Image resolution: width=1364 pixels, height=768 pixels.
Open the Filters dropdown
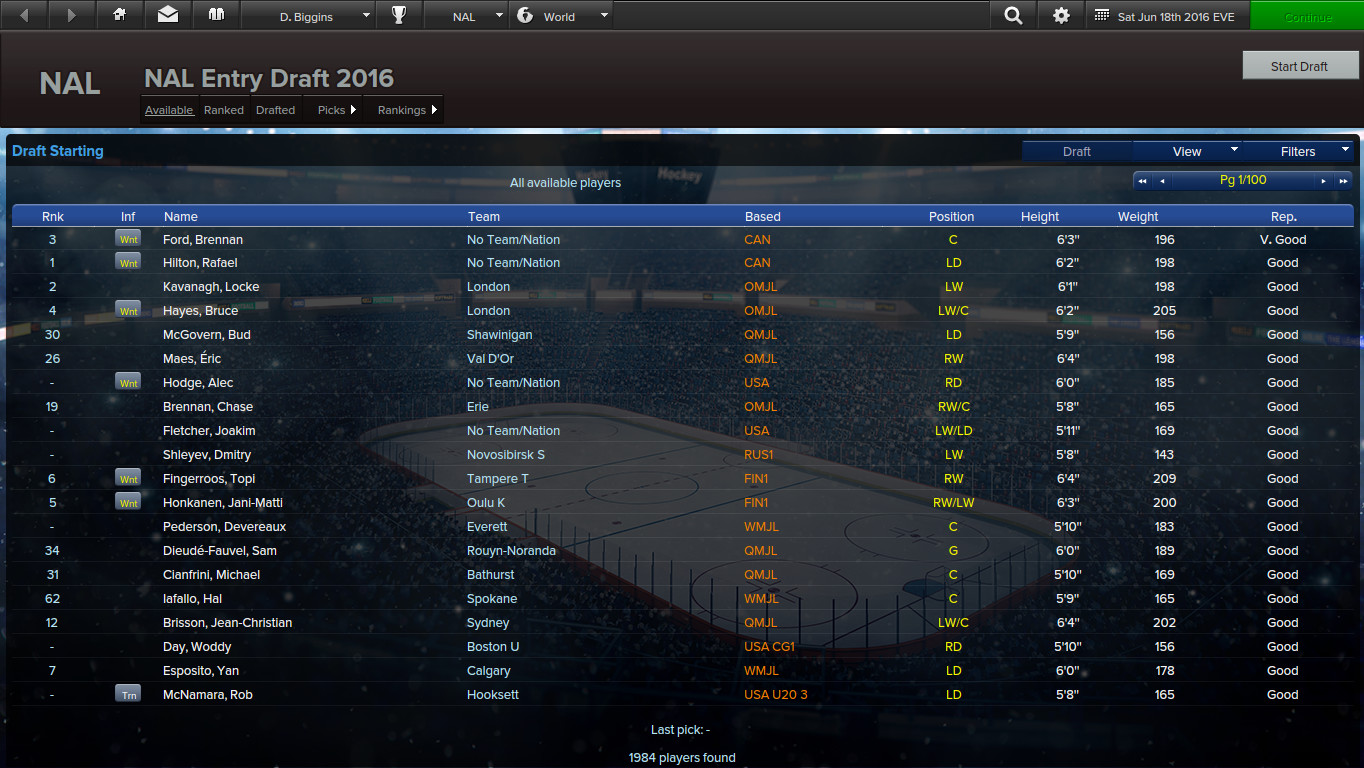click(x=1298, y=151)
